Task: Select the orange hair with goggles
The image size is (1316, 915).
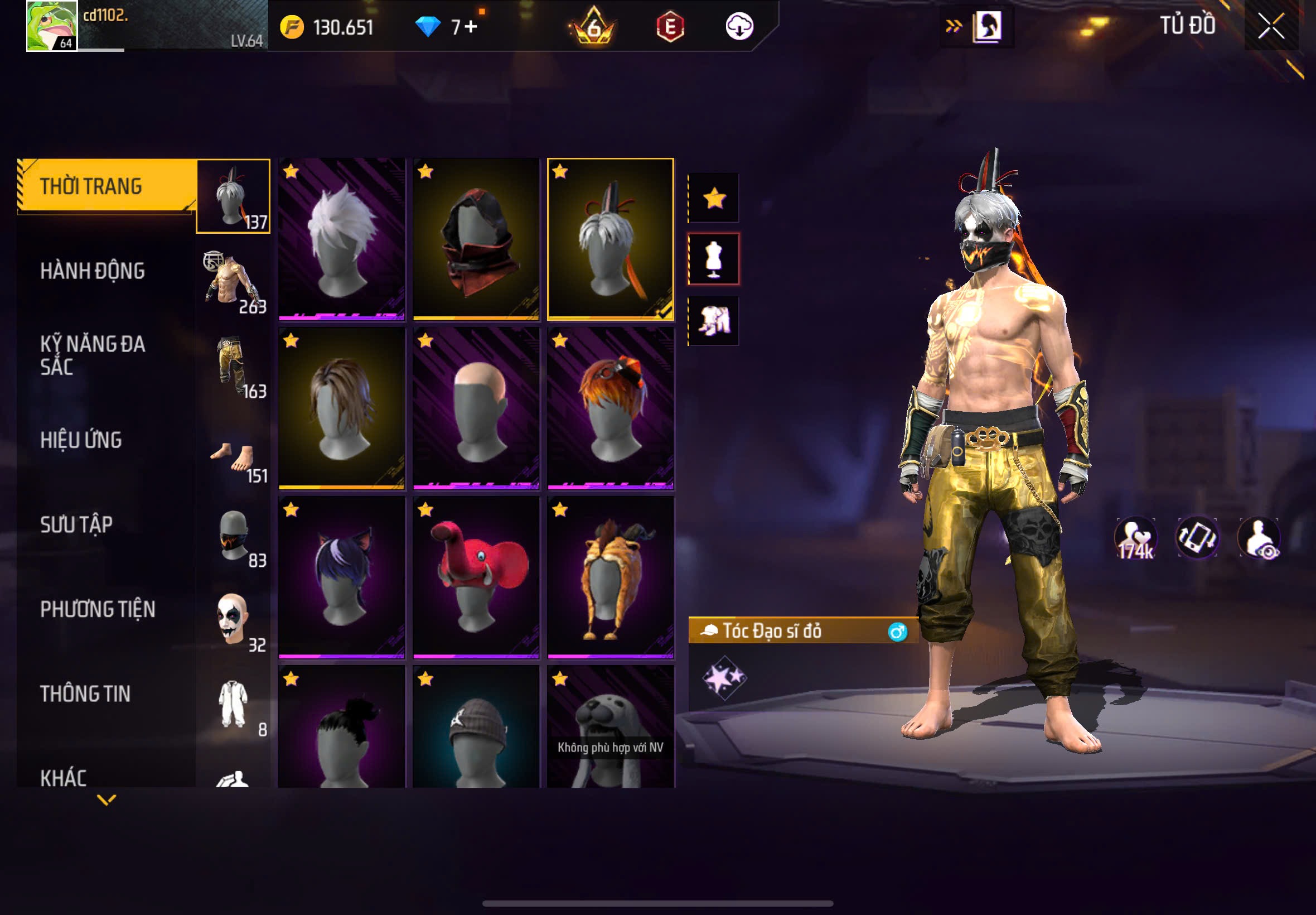Action: coord(611,408)
